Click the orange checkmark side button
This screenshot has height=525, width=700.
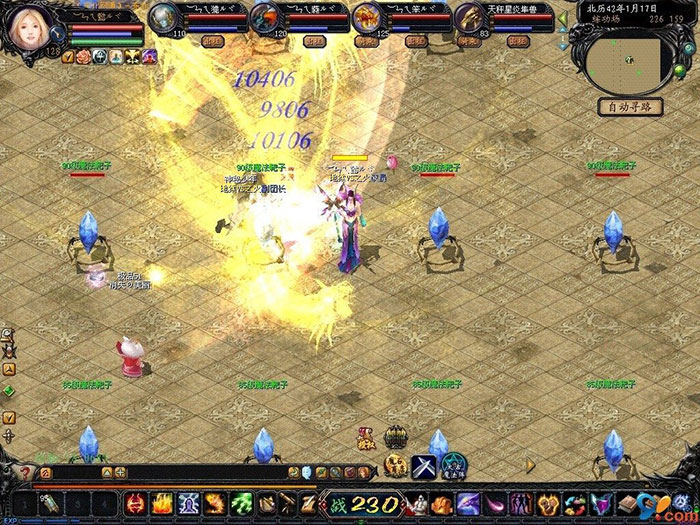(x=9, y=417)
